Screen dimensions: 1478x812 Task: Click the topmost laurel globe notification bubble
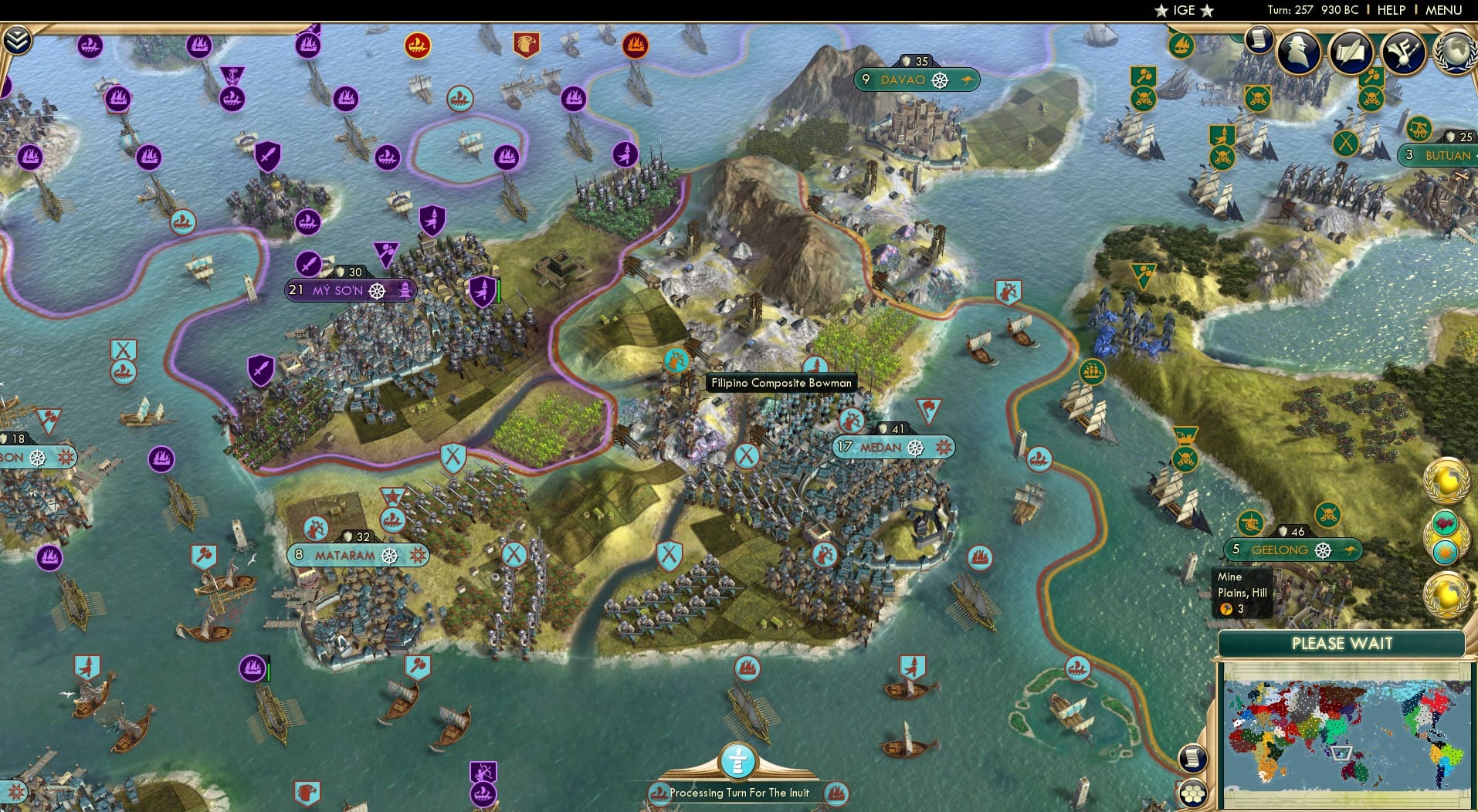(x=1446, y=481)
